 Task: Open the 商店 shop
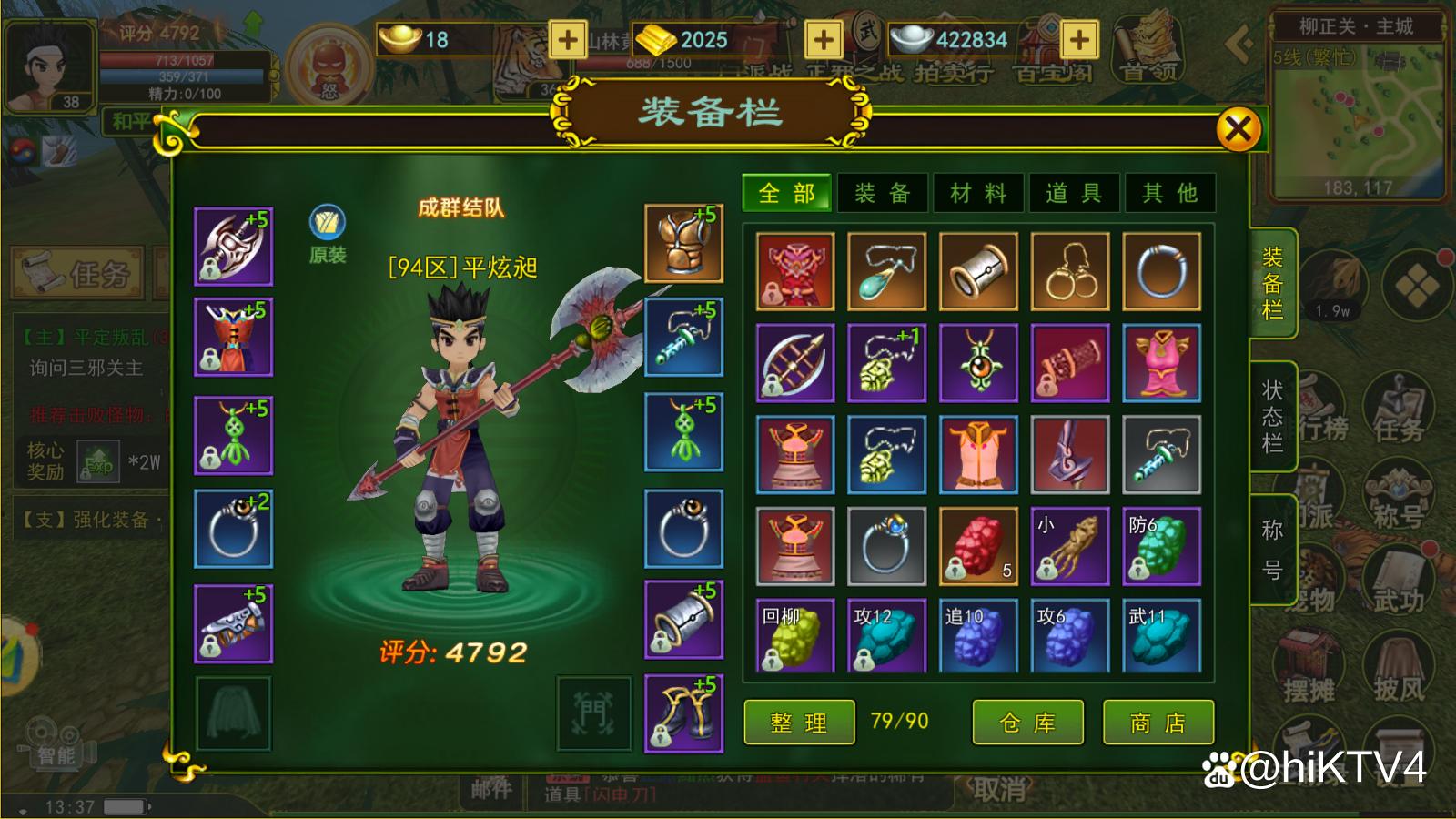pyautogui.click(x=1158, y=723)
